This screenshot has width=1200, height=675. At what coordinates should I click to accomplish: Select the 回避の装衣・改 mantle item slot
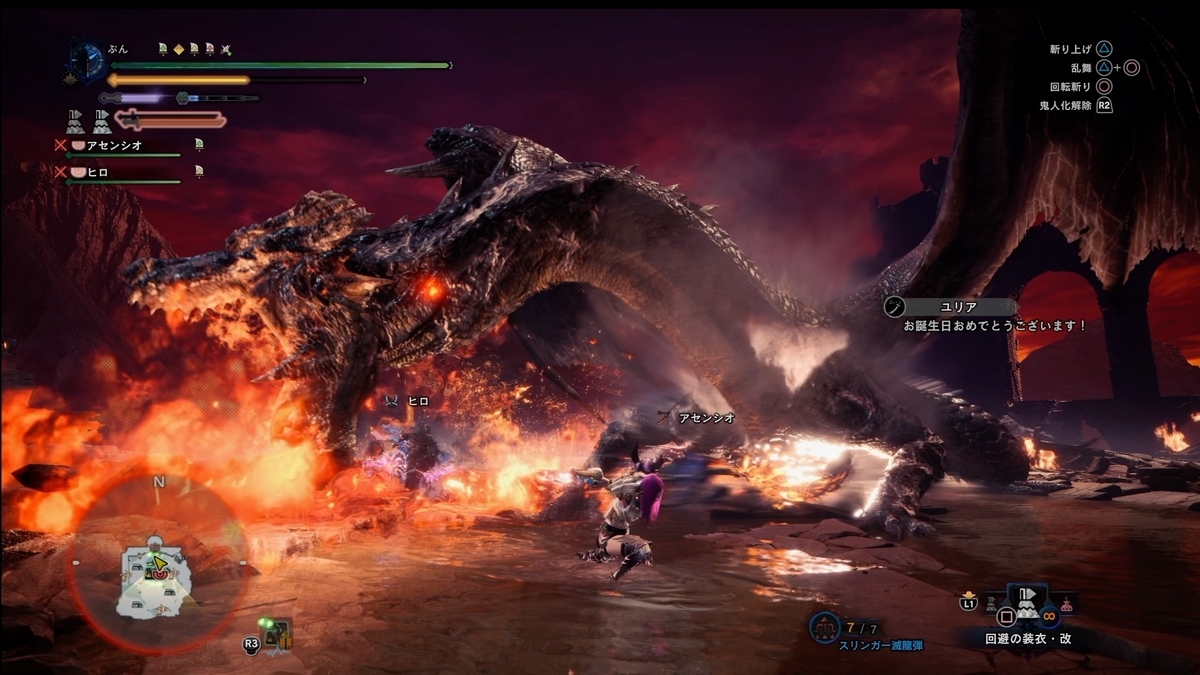point(1027,604)
